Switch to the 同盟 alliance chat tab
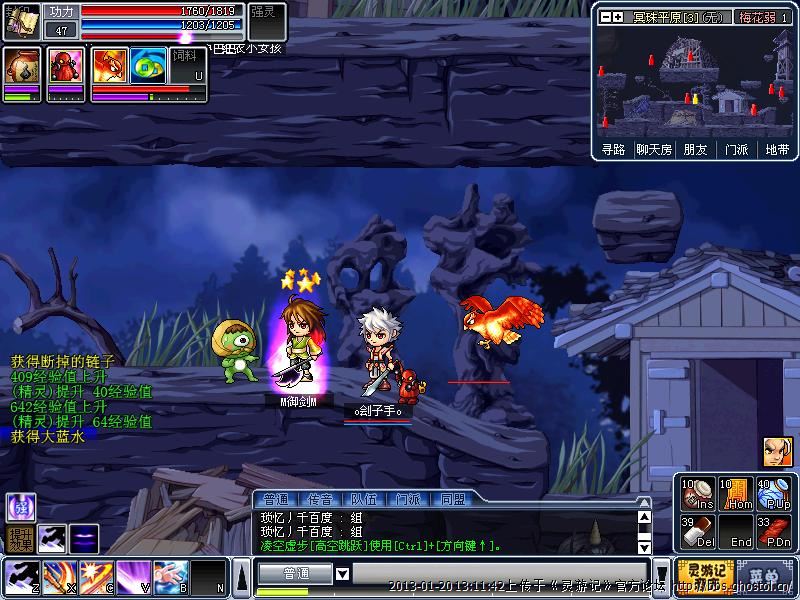Screen dimensions: 800x600 (452, 498)
